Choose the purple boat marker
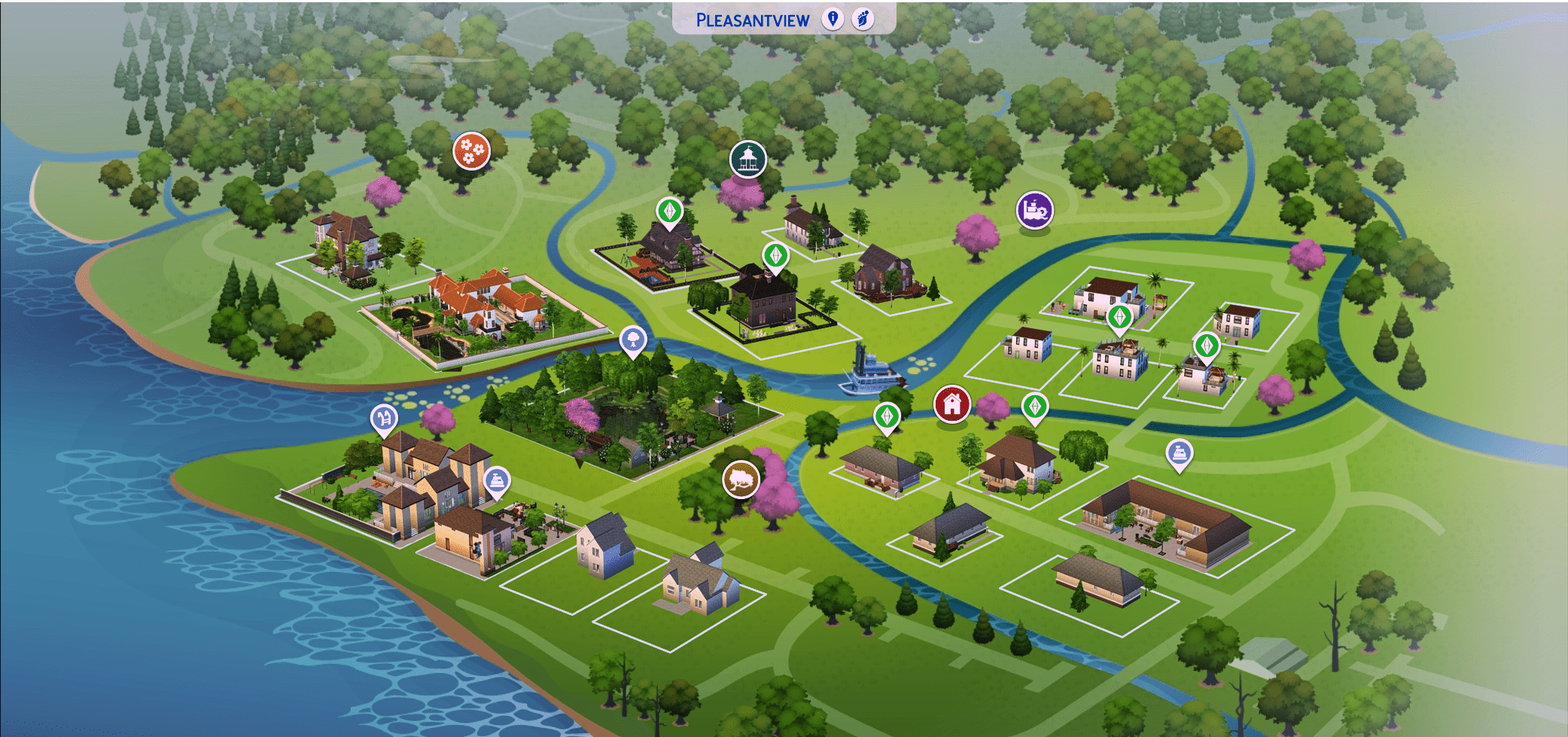Viewport: 1568px width, 737px height. [x=1034, y=210]
